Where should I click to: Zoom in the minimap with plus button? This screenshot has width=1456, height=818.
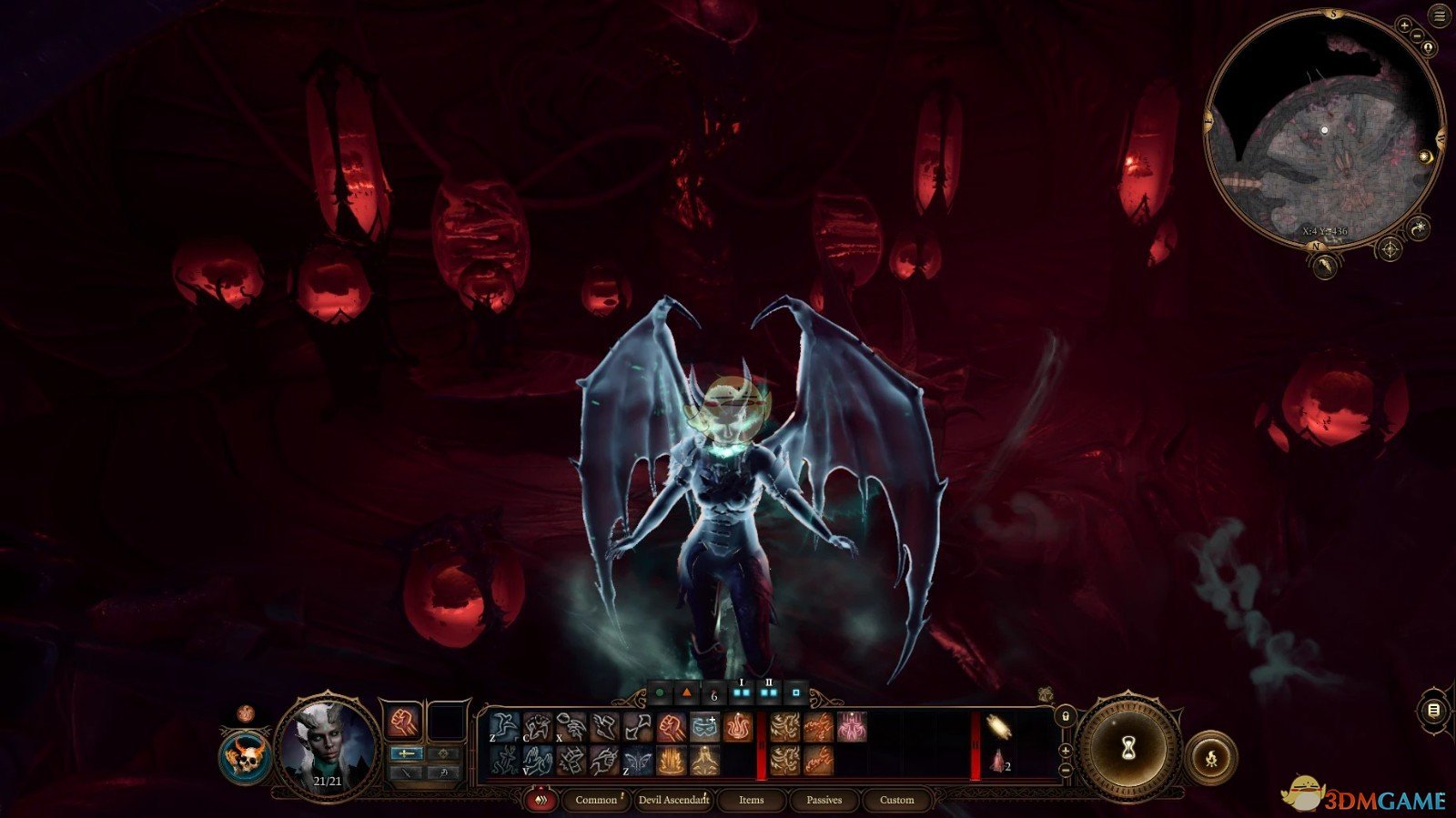[x=1405, y=27]
